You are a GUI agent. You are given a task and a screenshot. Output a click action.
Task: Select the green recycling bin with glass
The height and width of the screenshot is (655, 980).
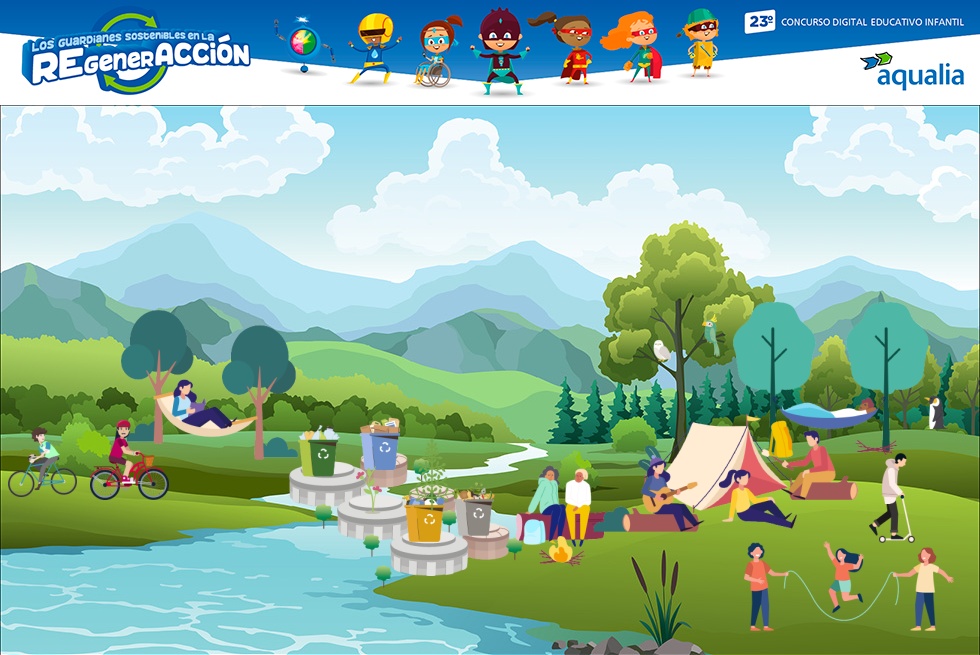tap(319, 455)
